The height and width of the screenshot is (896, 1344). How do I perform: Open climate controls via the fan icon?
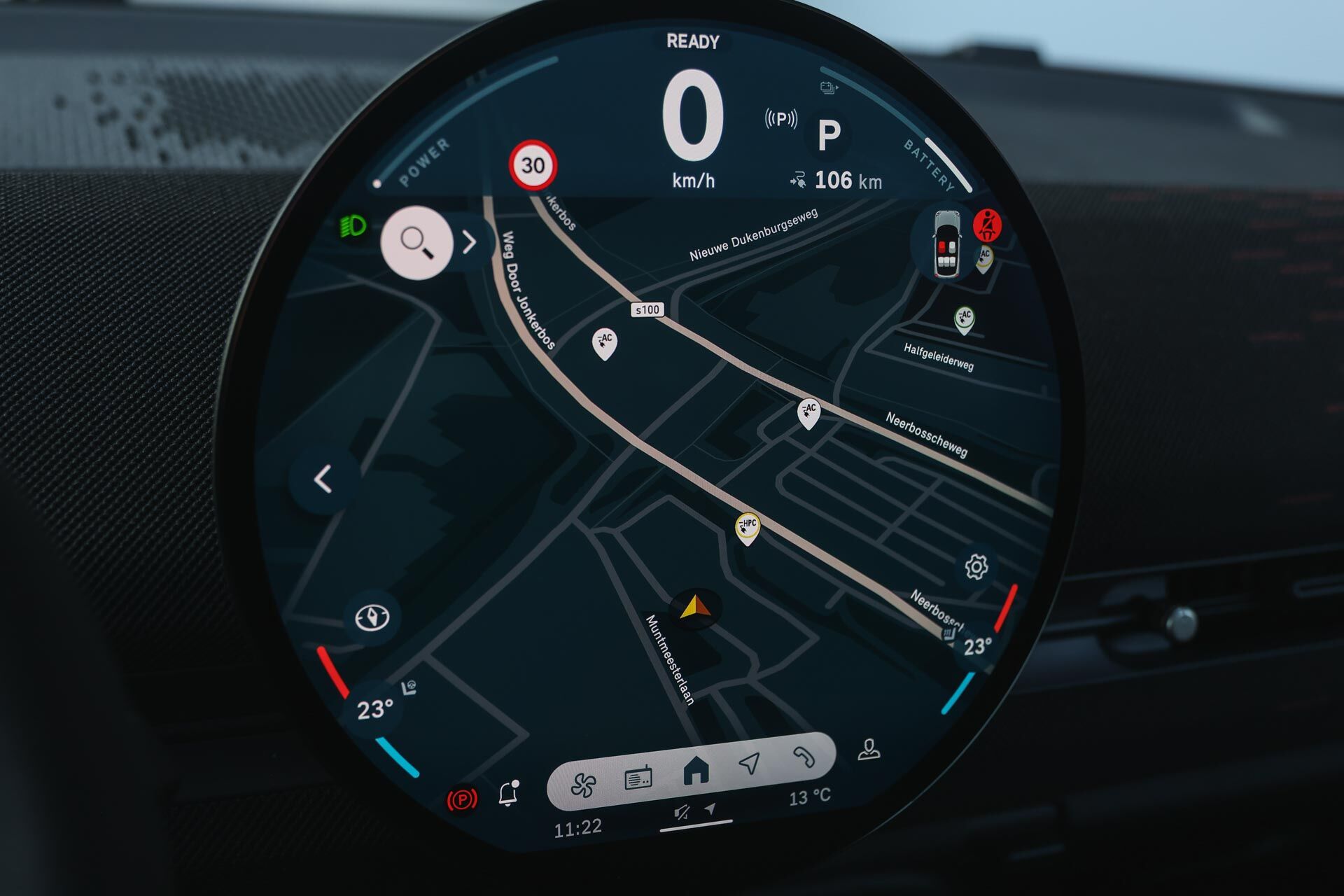point(583,784)
